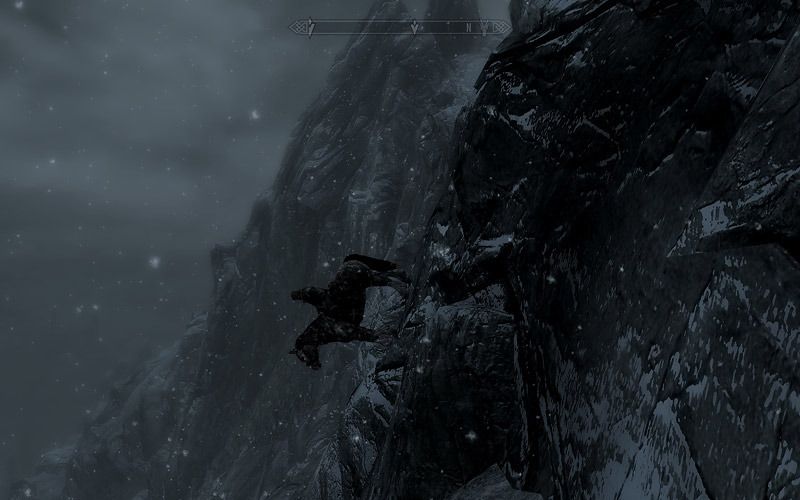This screenshot has height=500, width=800.
Task: Click the compass bar
Action: (400, 27)
